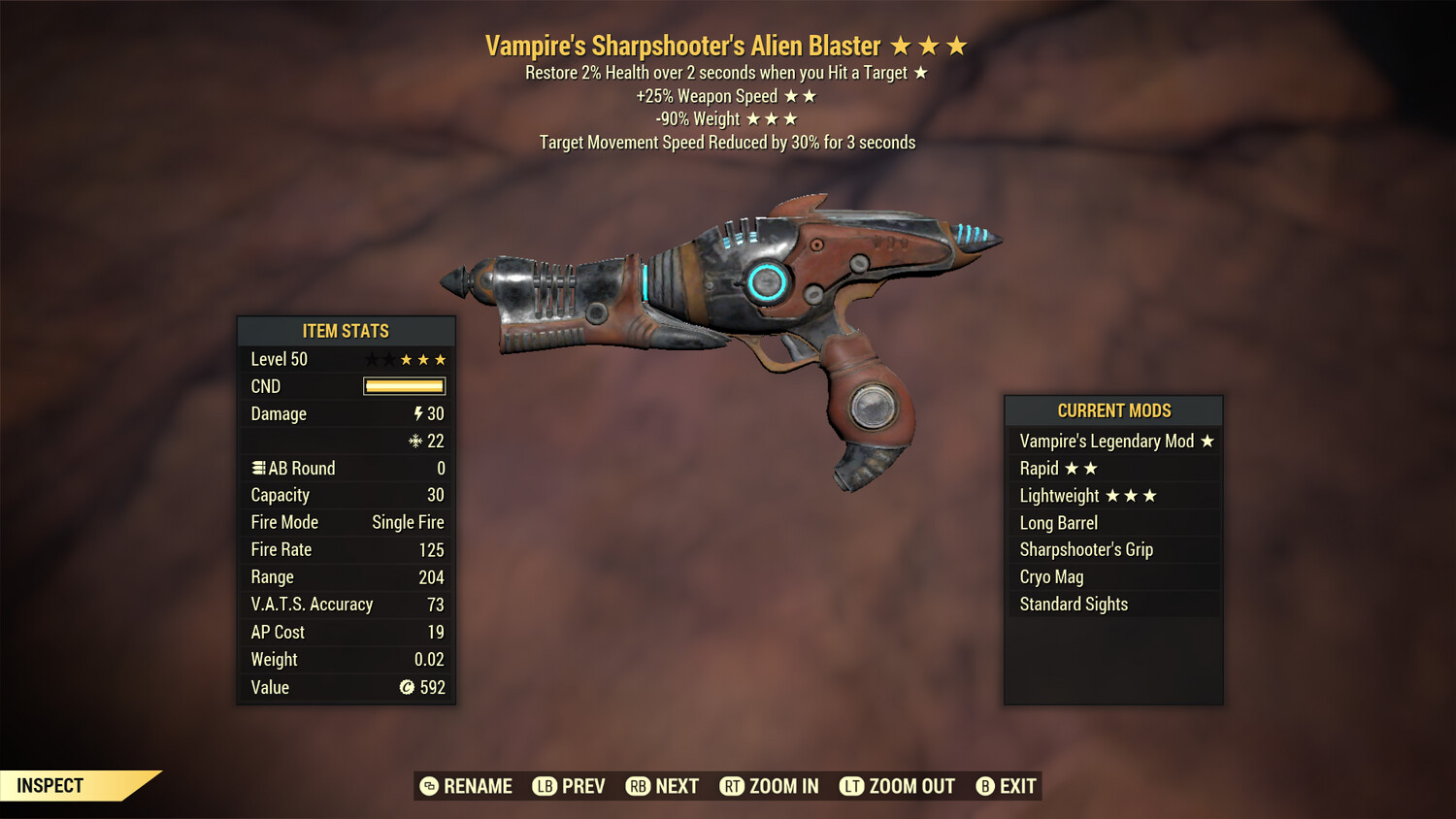Click the star beside Vampire's Legendary Mod
Viewport: 1456px width, 819px height.
coord(1207,441)
